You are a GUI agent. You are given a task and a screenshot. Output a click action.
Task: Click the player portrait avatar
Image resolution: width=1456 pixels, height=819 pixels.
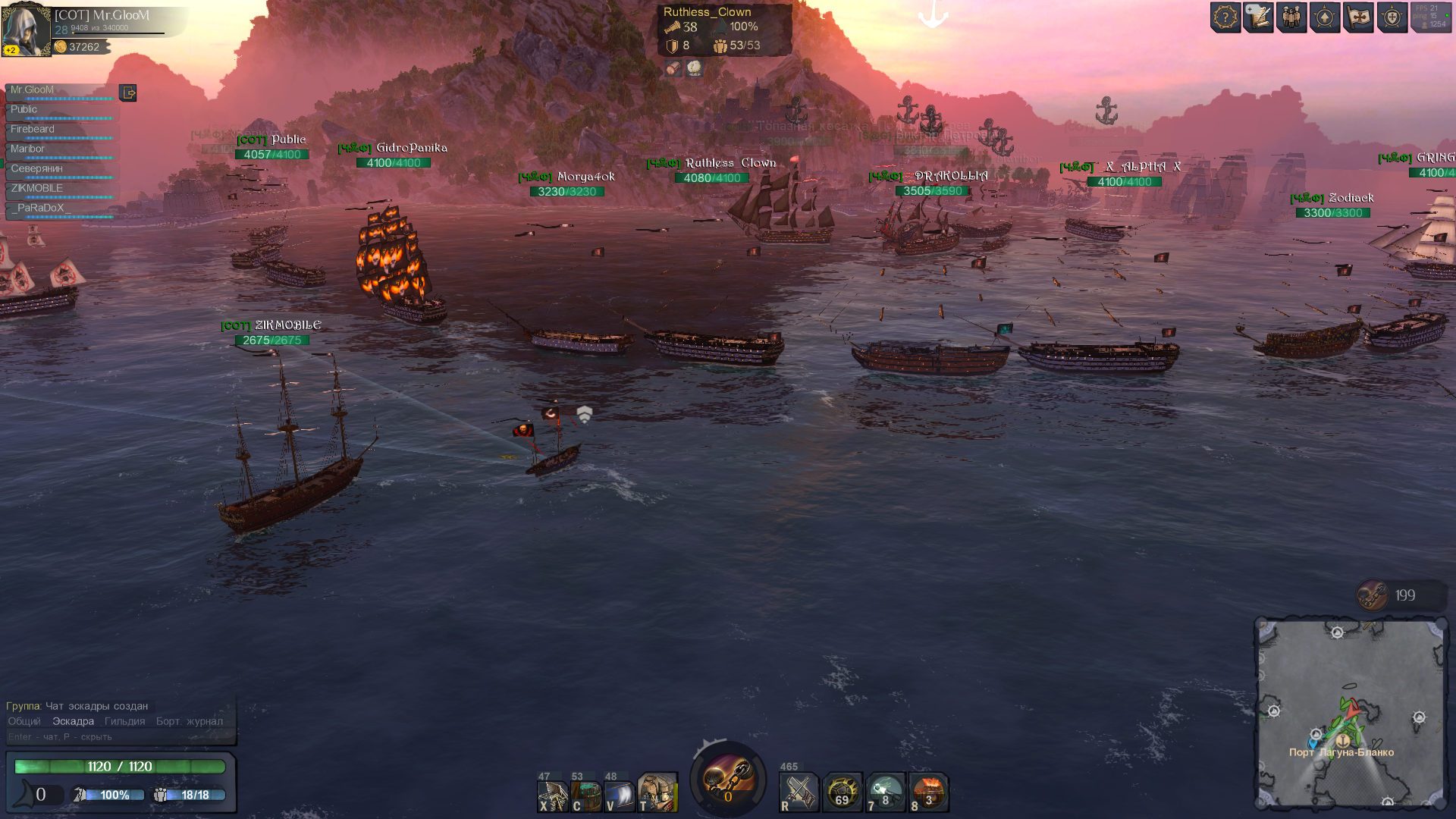[x=26, y=30]
